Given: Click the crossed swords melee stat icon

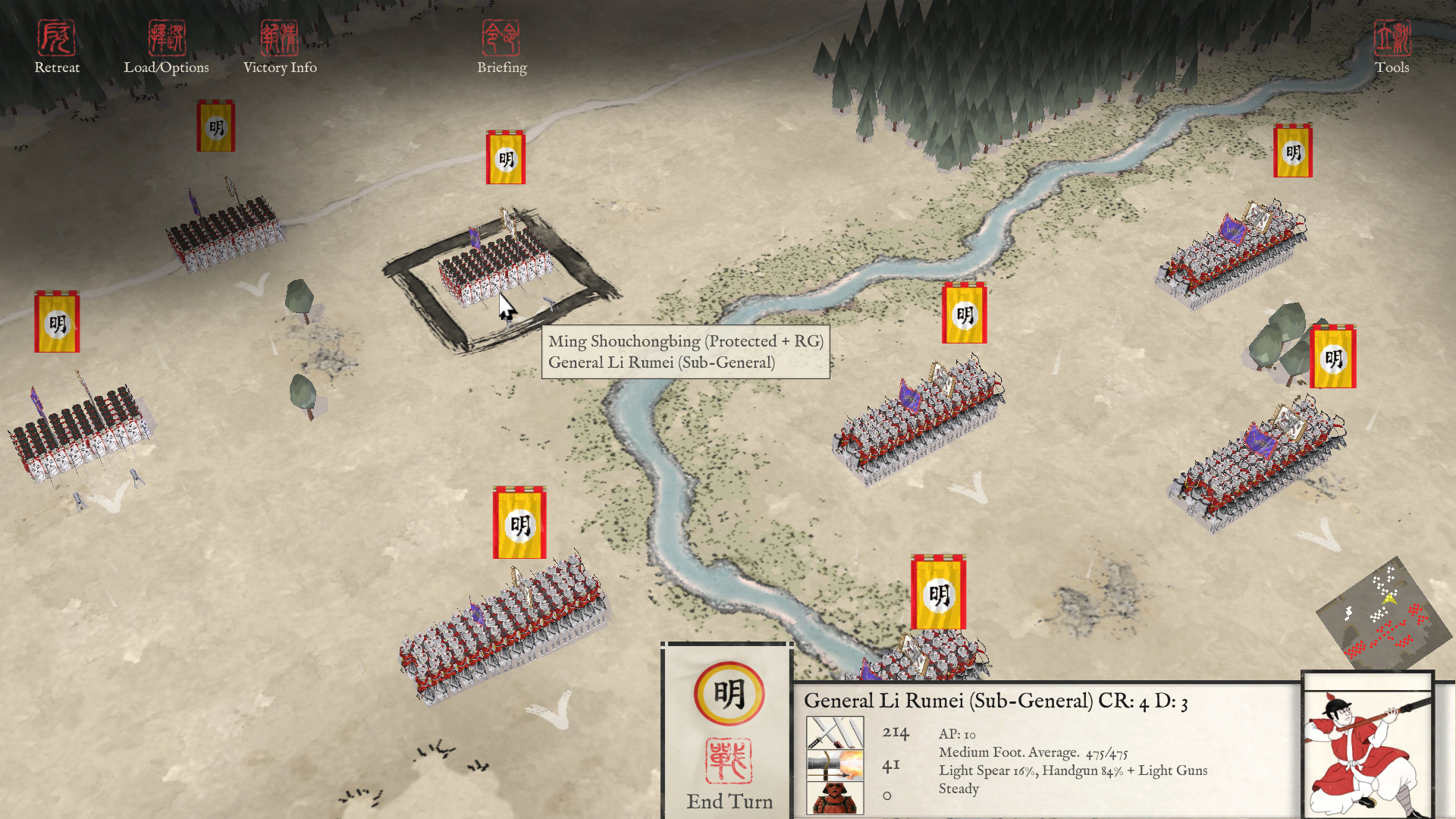Looking at the screenshot, I should tap(835, 733).
